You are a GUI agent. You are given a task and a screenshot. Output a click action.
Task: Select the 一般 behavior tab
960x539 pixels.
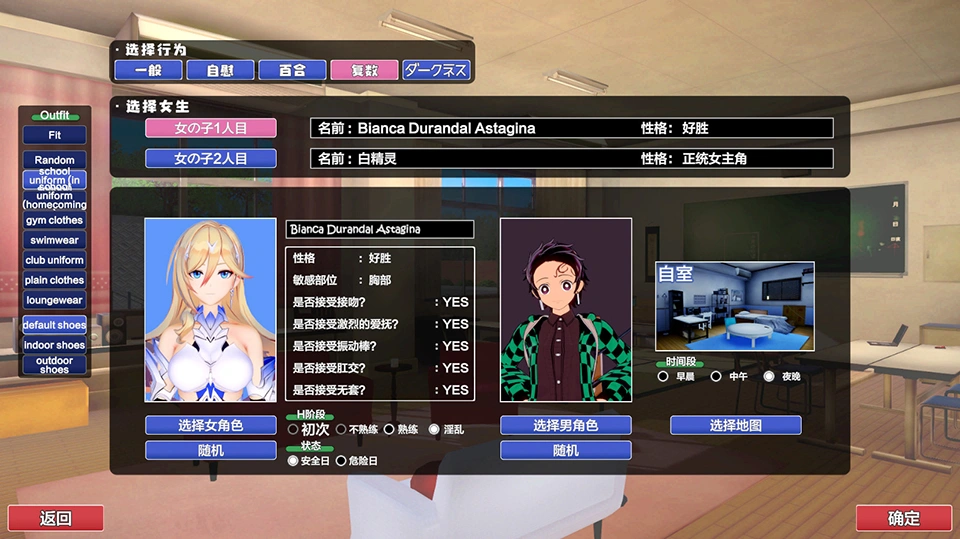pyautogui.click(x=148, y=71)
